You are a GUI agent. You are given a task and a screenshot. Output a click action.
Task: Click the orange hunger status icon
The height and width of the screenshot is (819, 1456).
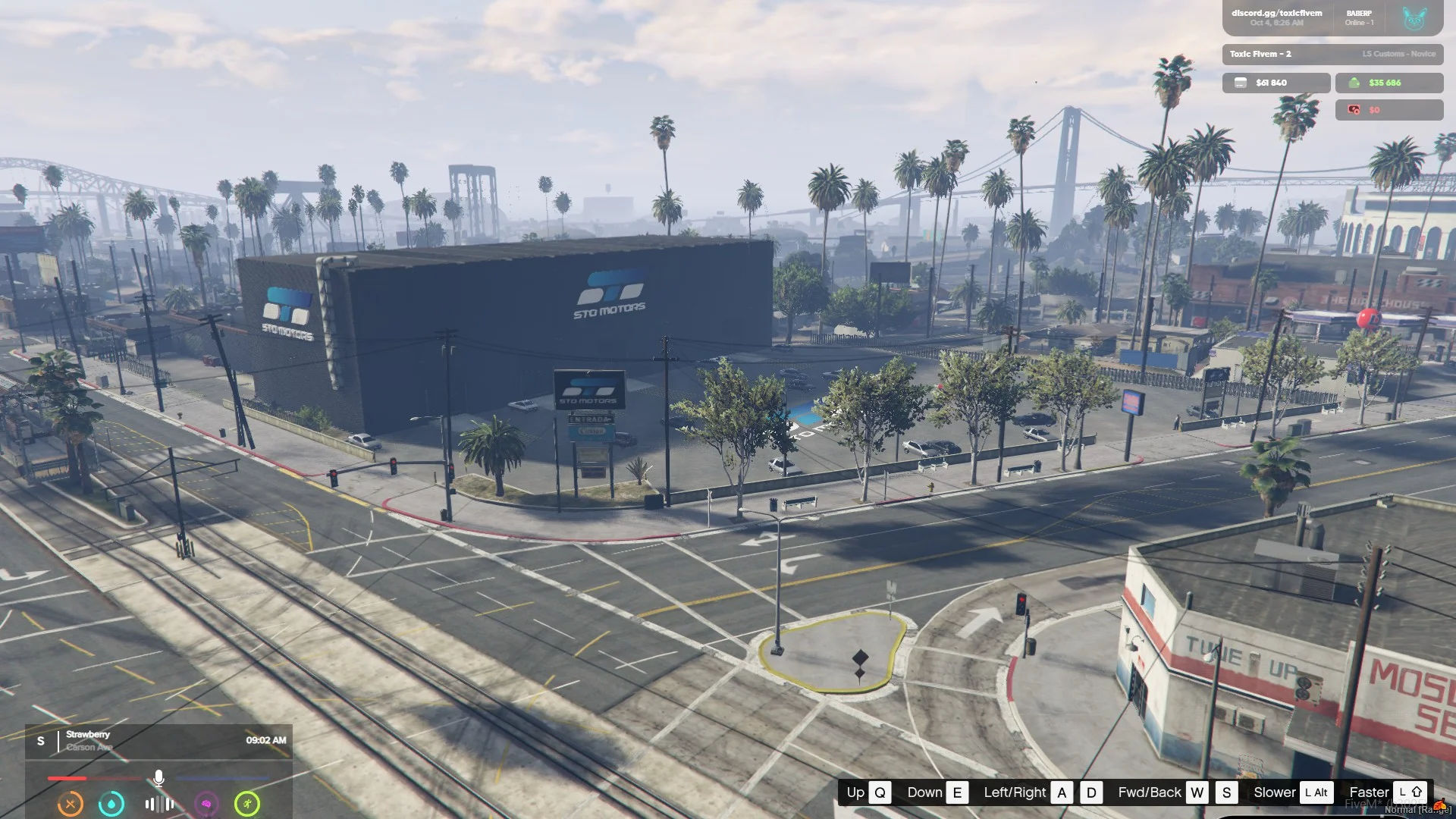(71, 804)
